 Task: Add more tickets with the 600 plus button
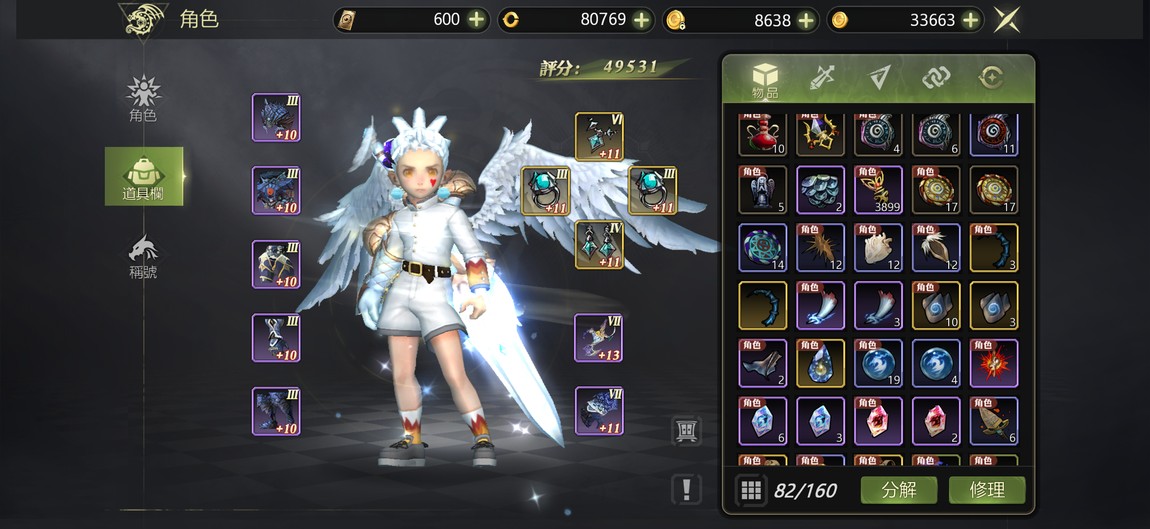tap(477, 19)
